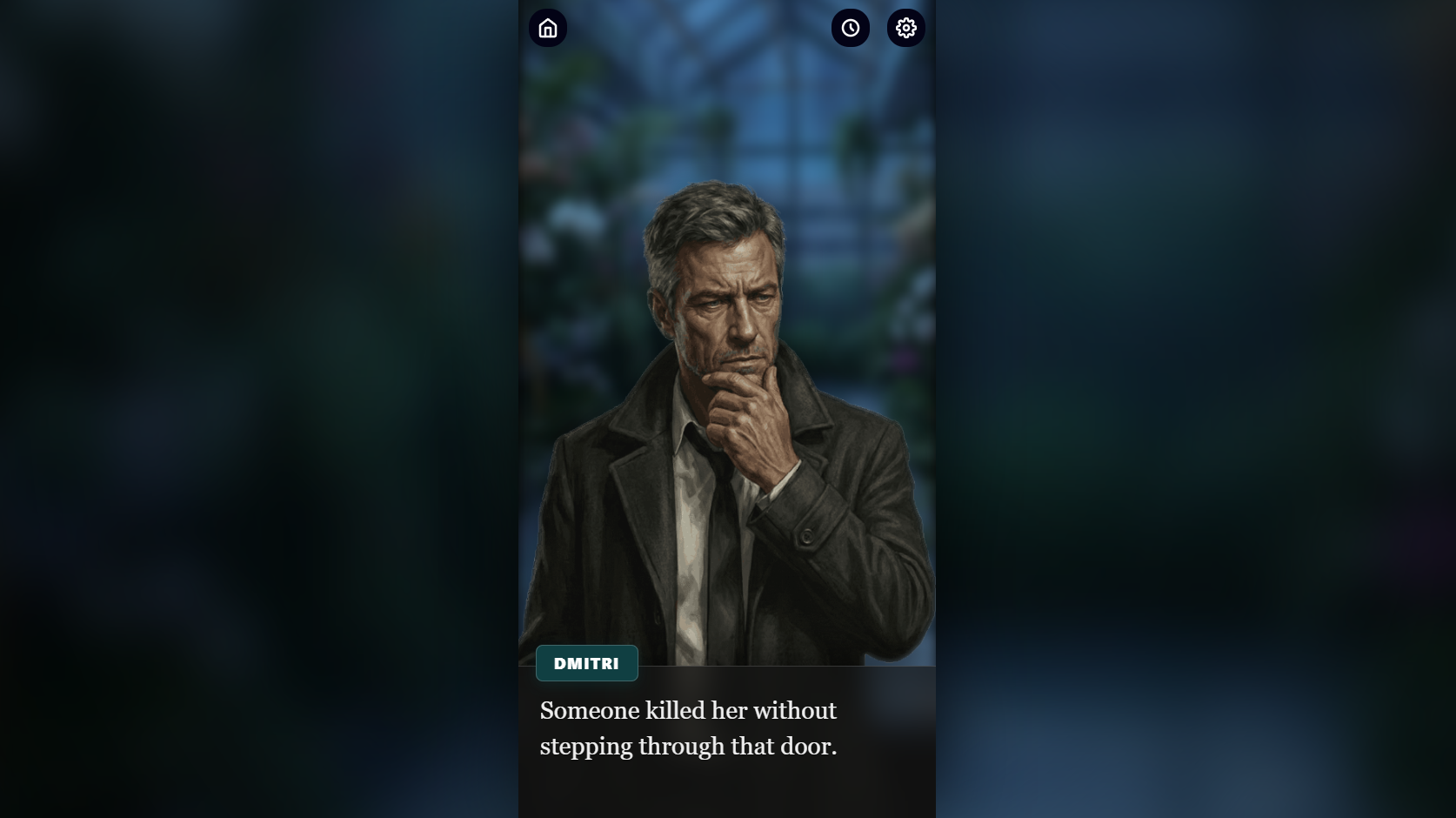Select the teal speaker label above the dialogue
Screen dimensions: 1456x818
[586, 662]
